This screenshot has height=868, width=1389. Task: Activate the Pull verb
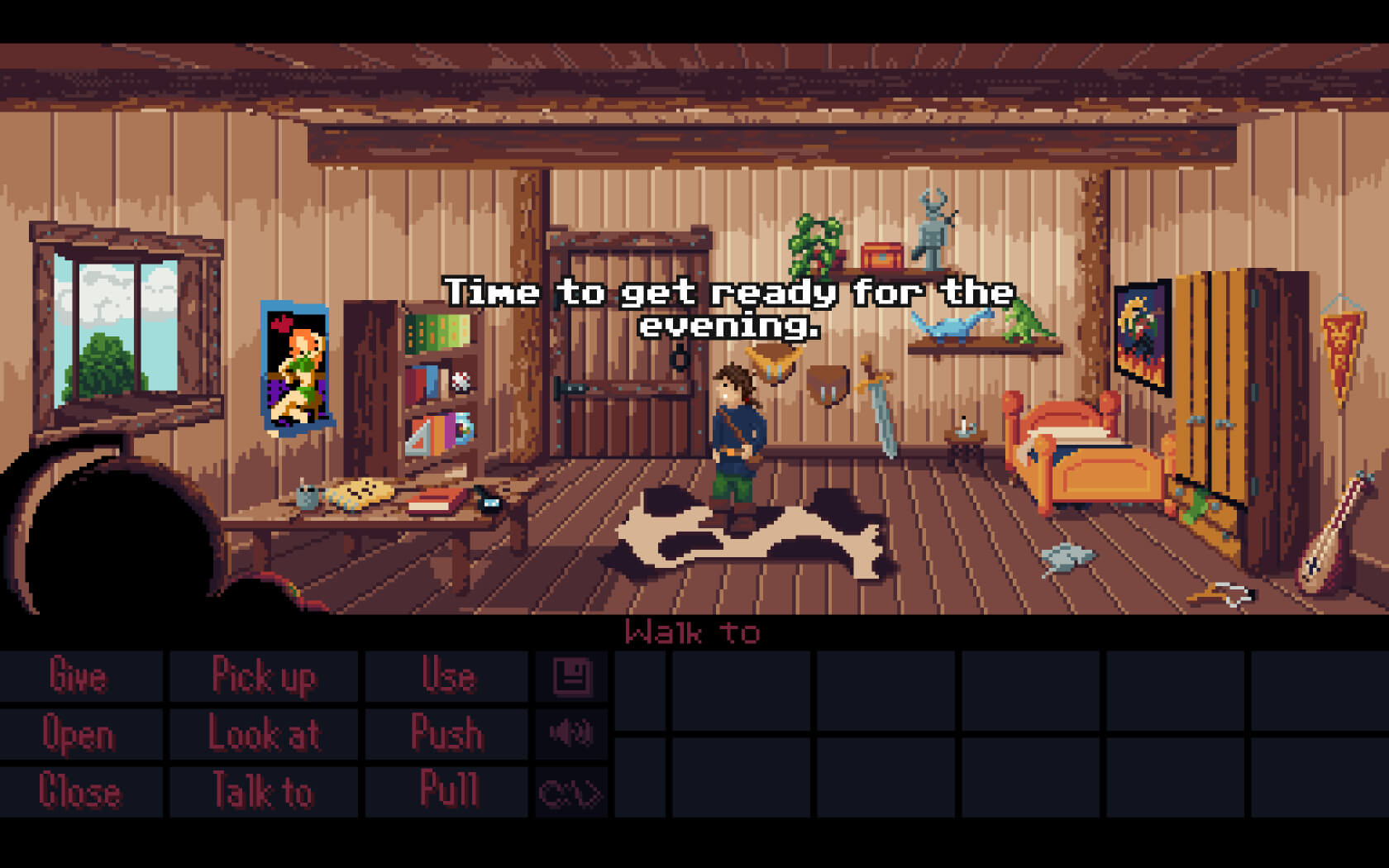click(x=449, y=790)
